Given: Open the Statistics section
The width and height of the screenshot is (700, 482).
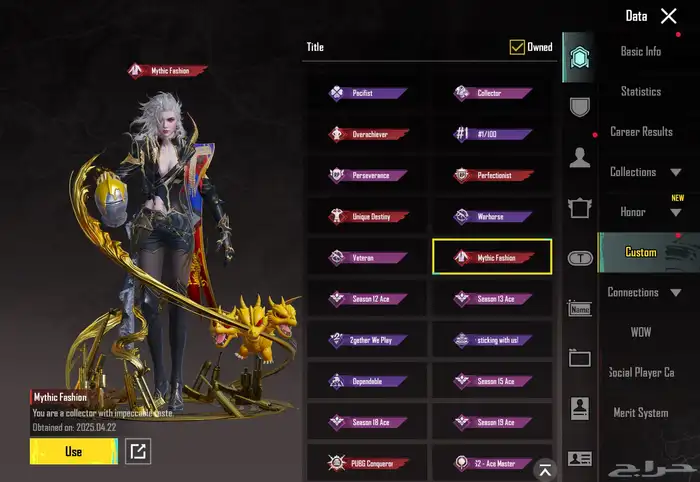Looking at the screenshot, I should pos(641,92).
